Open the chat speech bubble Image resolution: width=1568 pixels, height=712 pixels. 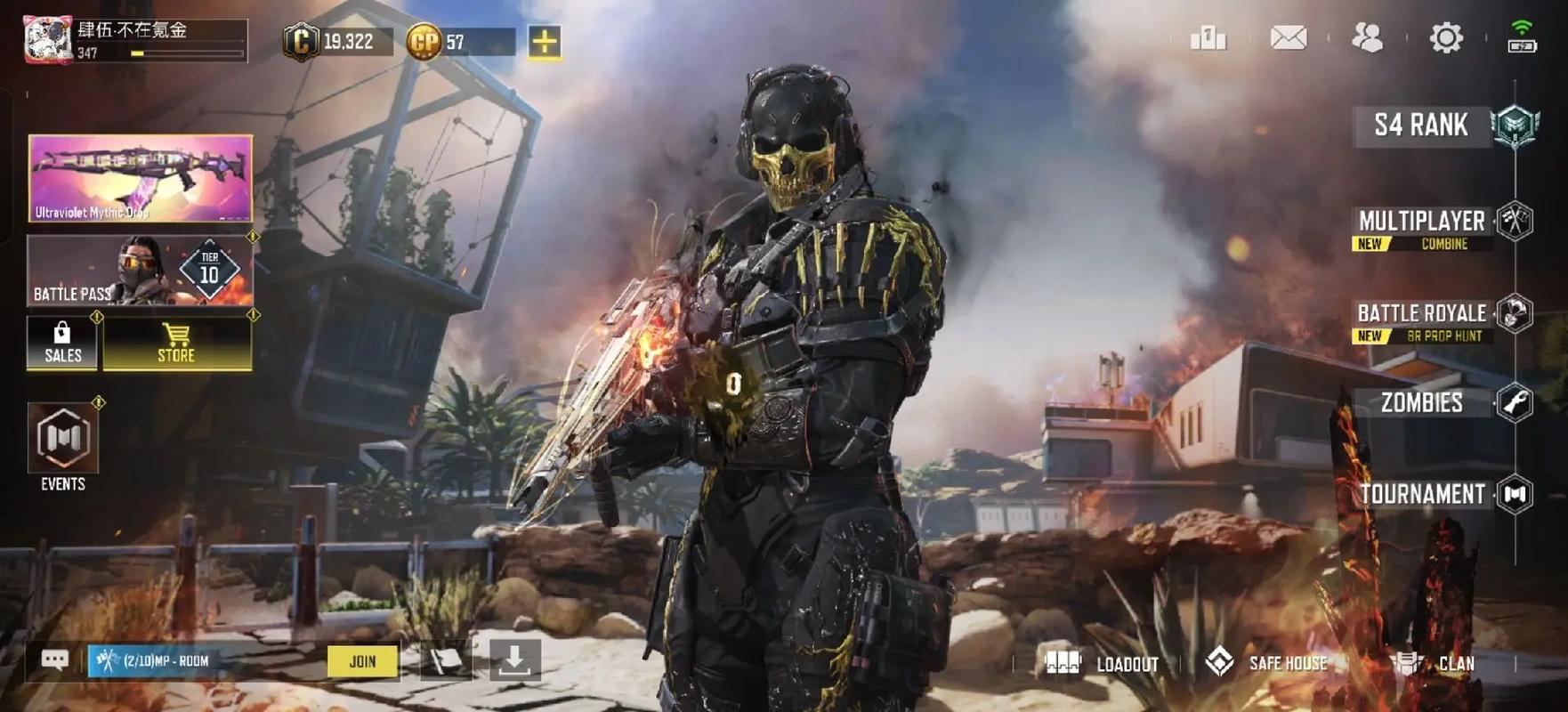[x=55, y=660]
